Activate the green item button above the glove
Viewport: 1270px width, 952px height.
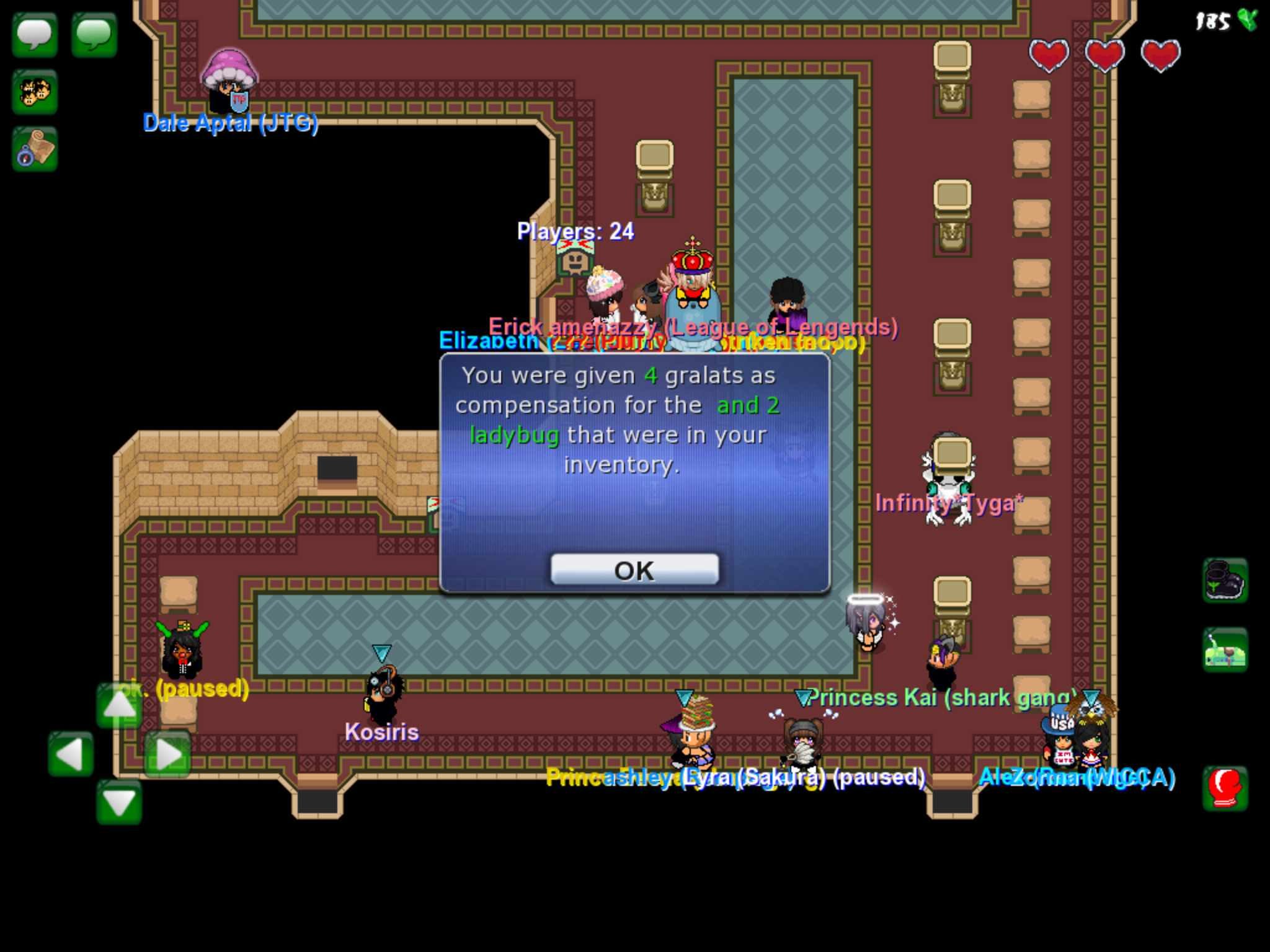click(x=1225, y=650)
